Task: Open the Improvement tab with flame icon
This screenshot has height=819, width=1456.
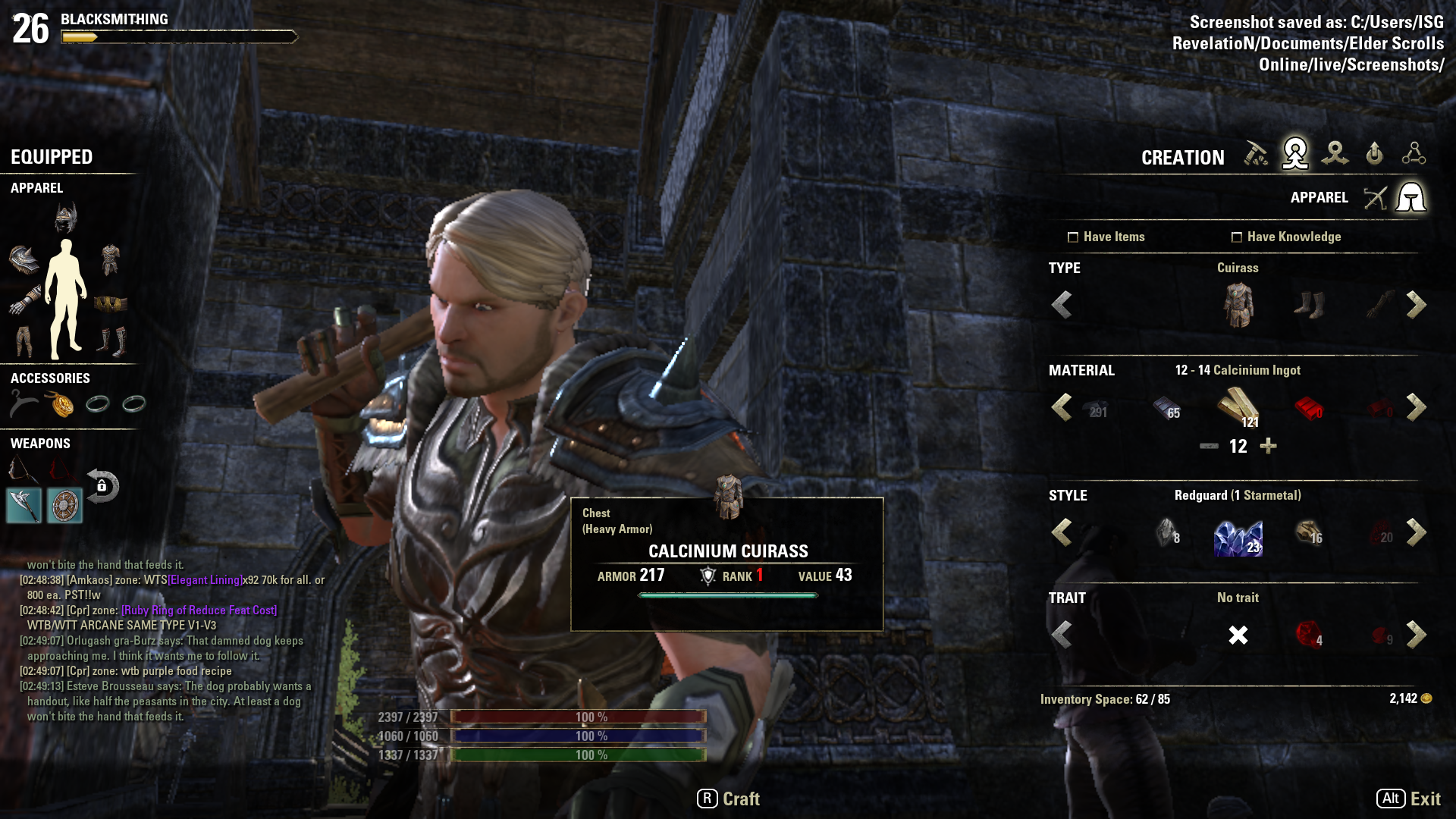Action: point(1374,154)
